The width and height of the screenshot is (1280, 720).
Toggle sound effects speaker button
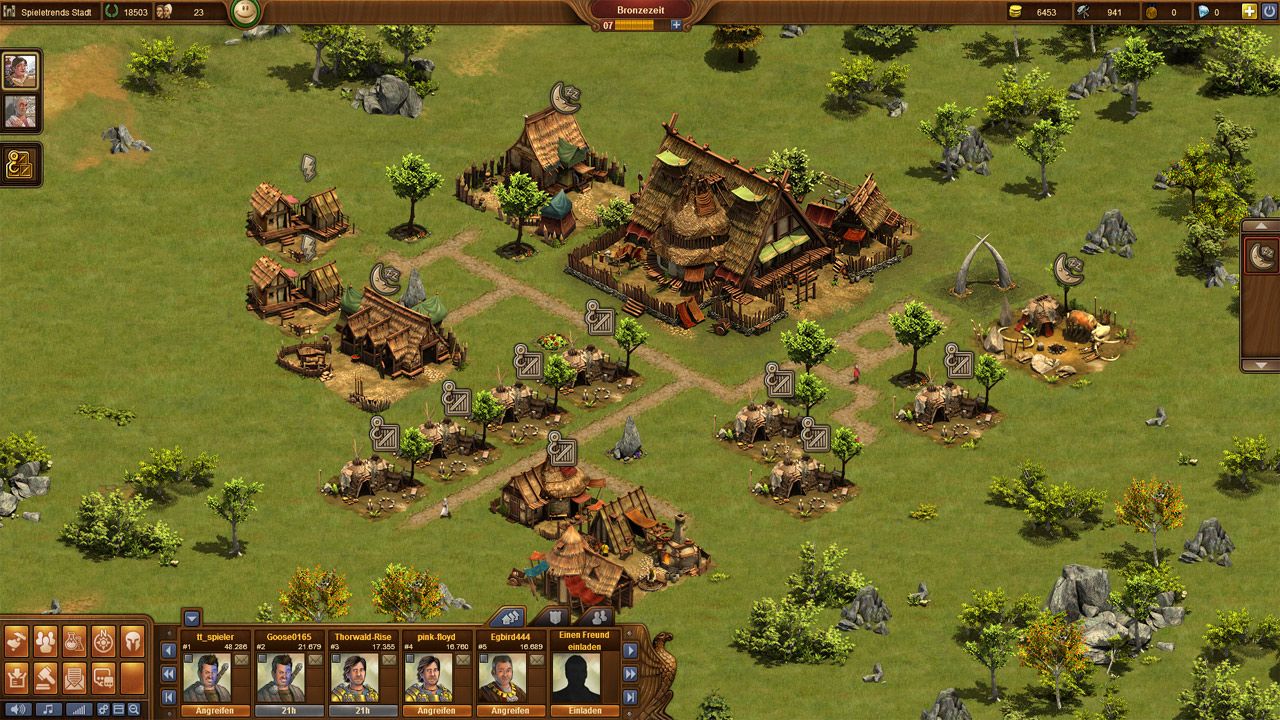(18, 709)
